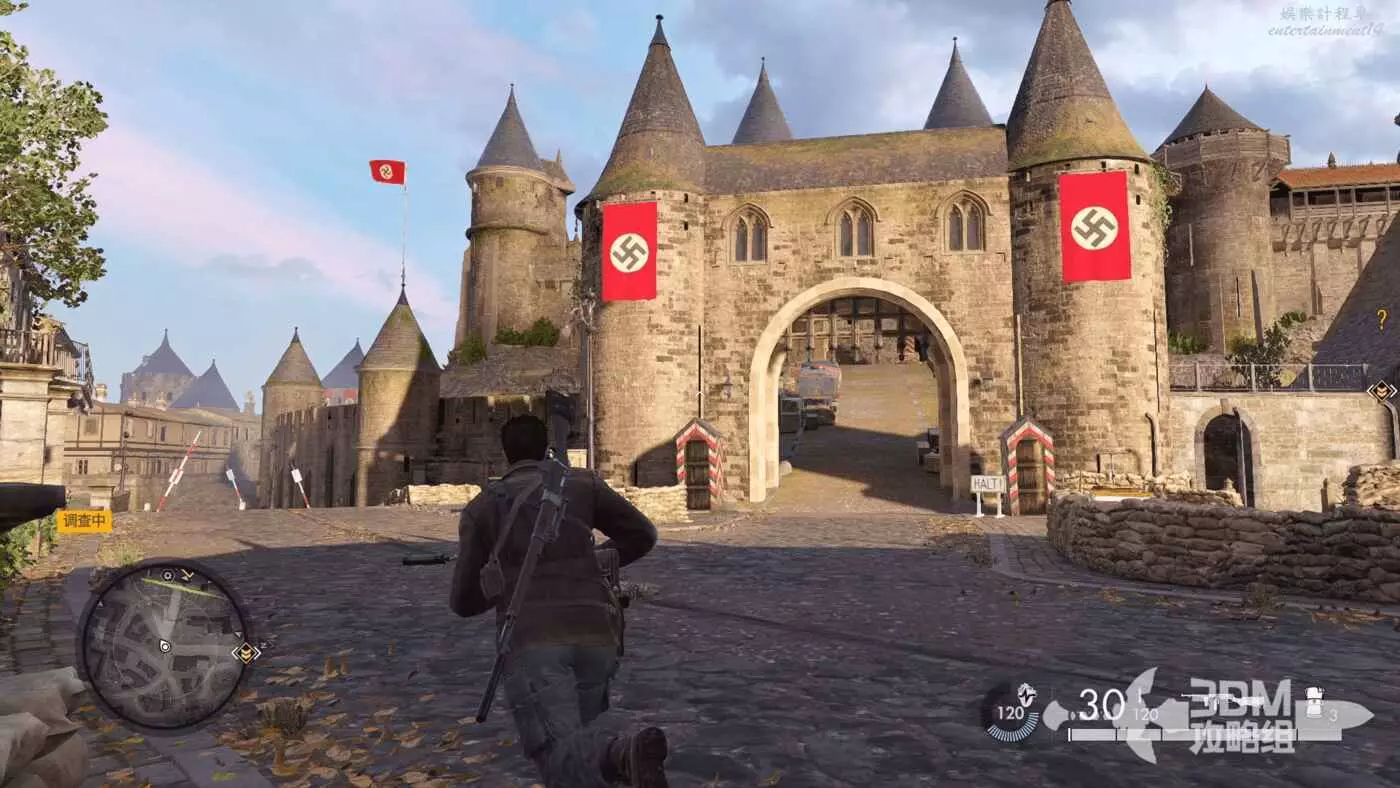Screen dimensions: 1400x788
Task: Select the yellow question mark marker
Action: pos(1382,319)
